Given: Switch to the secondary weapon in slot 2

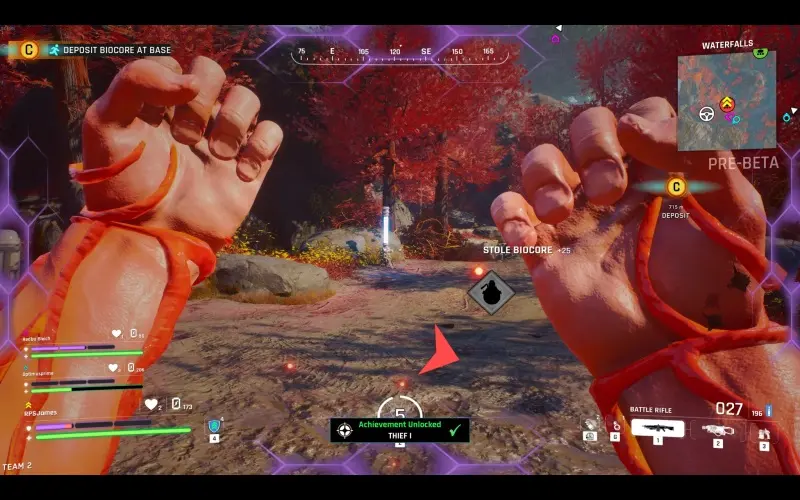Looking at the screenshot, I should 717,430.
